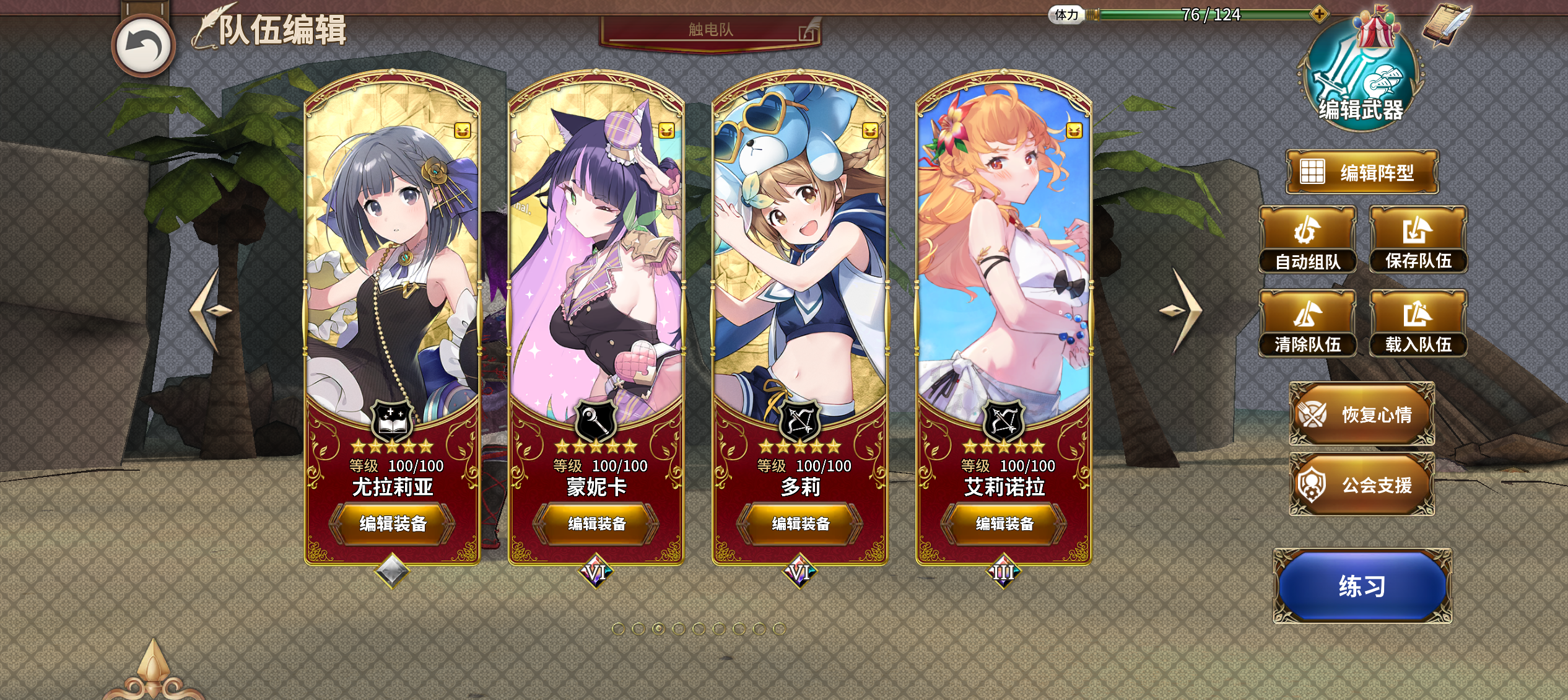Start 练习 practice battle
This screenshot has height=700, width=1568.
[1362, 585]
